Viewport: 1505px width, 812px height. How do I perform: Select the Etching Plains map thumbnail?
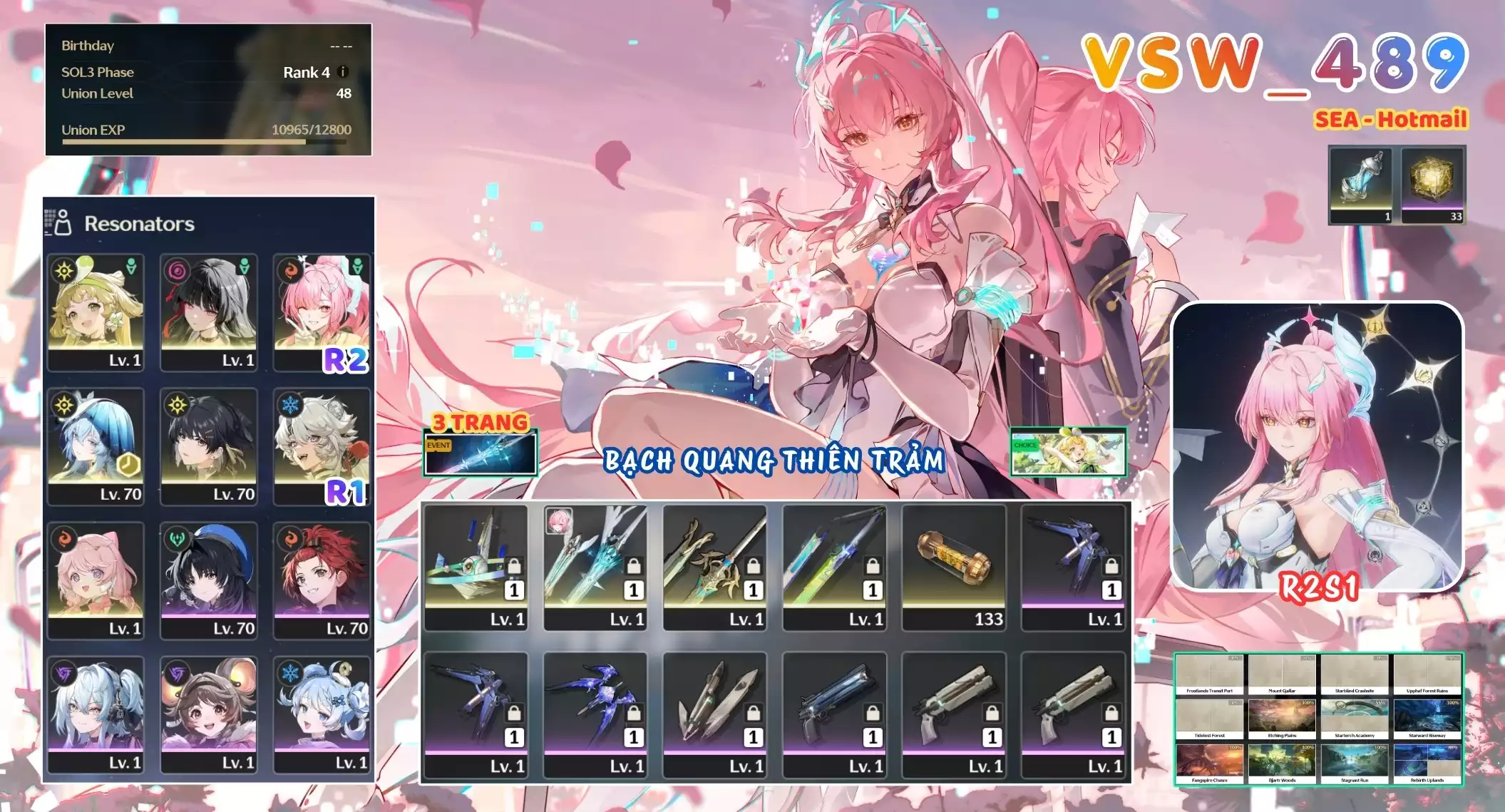[x=1282, y=715]
